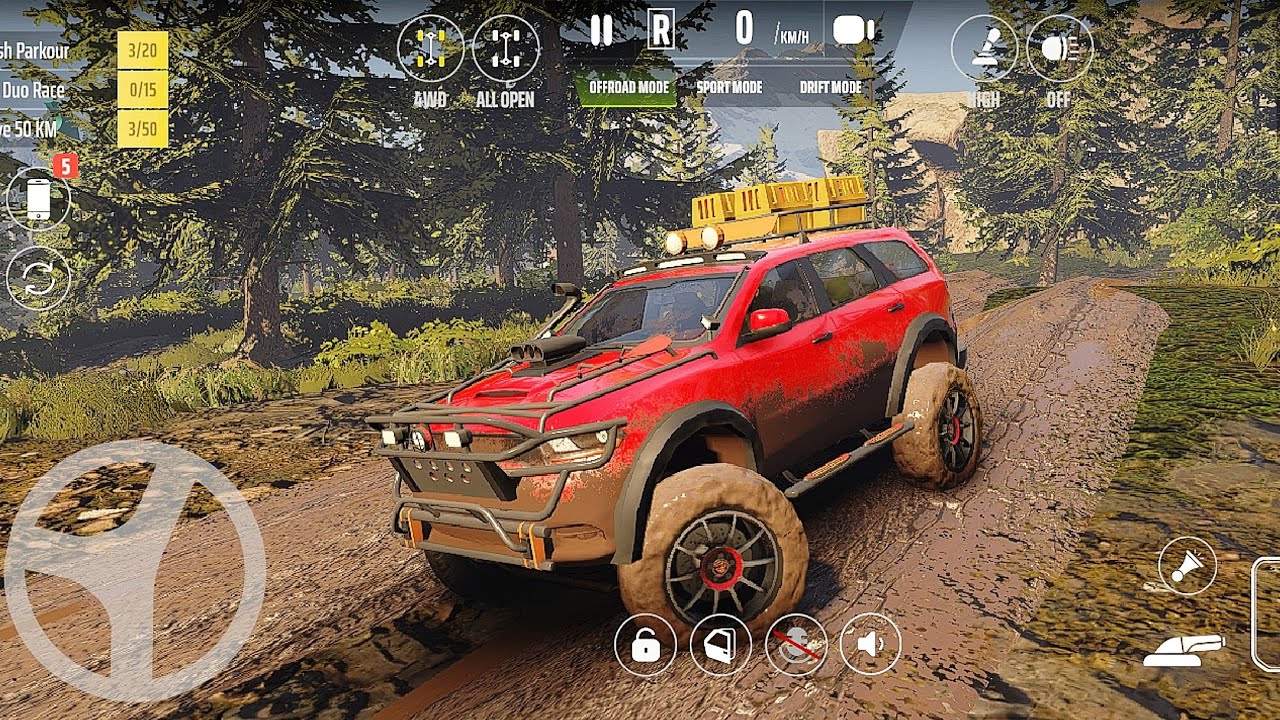Toggle the speaker sound button
Screen dimensions: 1280x720
(870, 645)
